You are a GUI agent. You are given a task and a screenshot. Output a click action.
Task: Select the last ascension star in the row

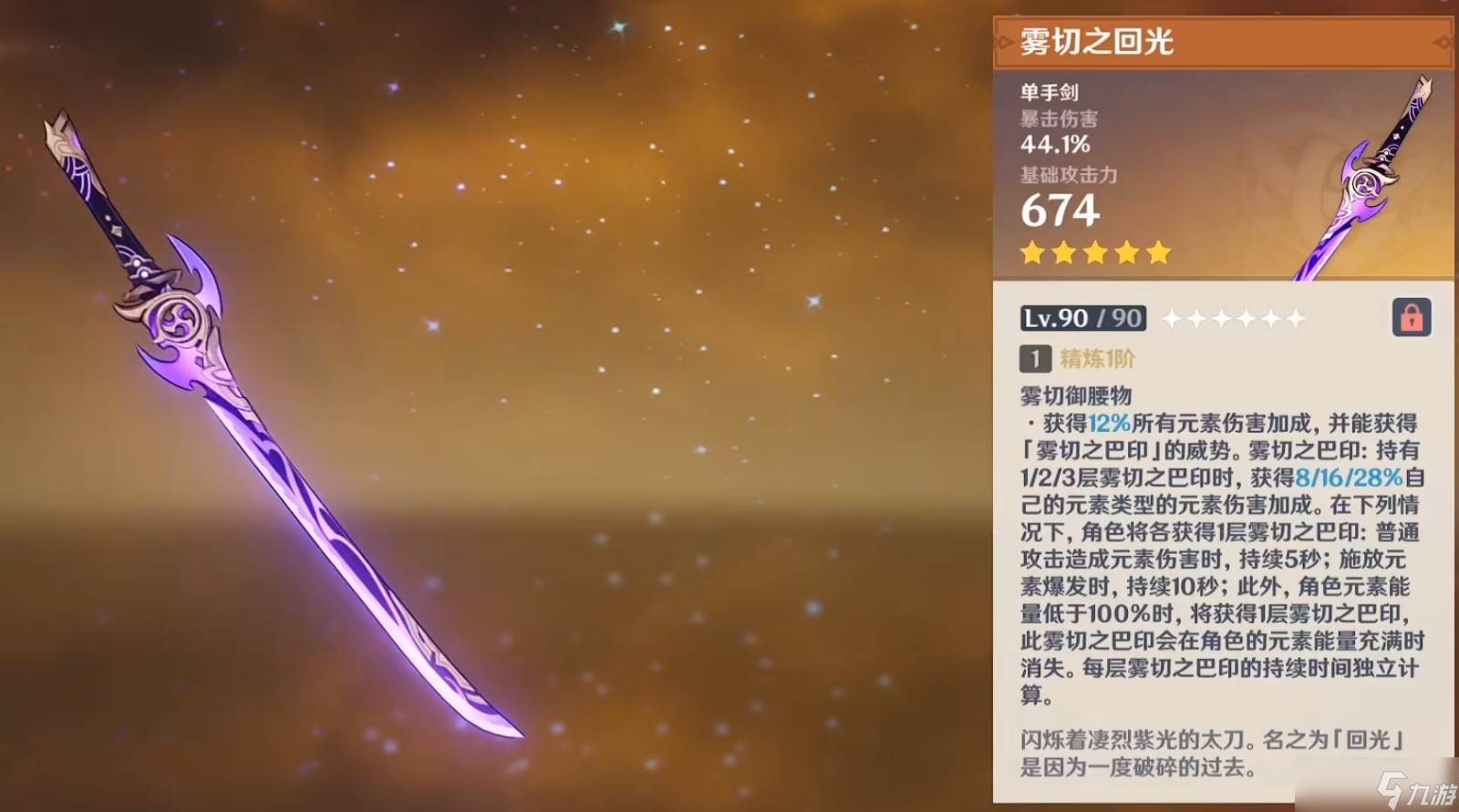point(1295,318)
